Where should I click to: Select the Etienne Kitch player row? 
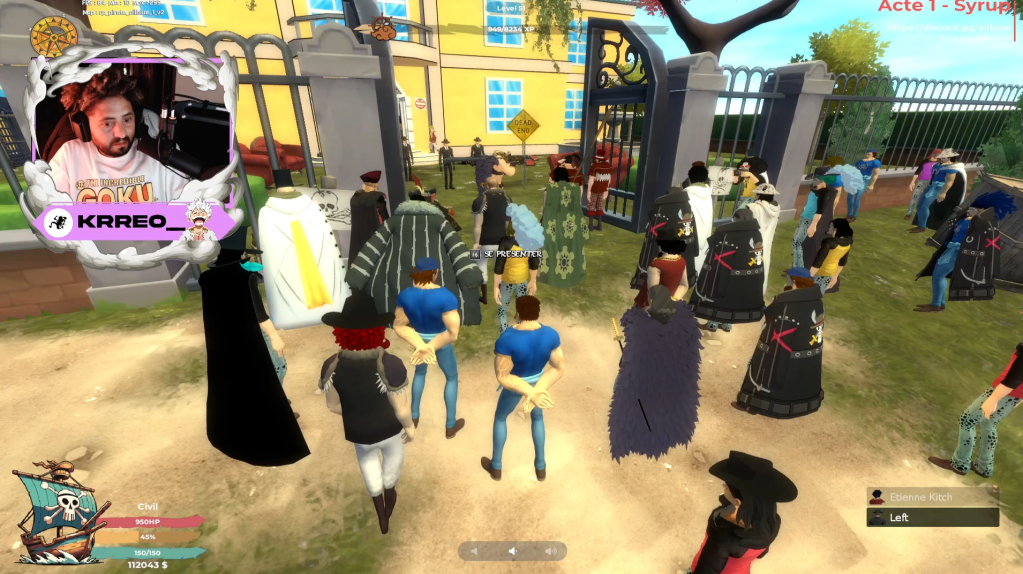click(932, 497)
